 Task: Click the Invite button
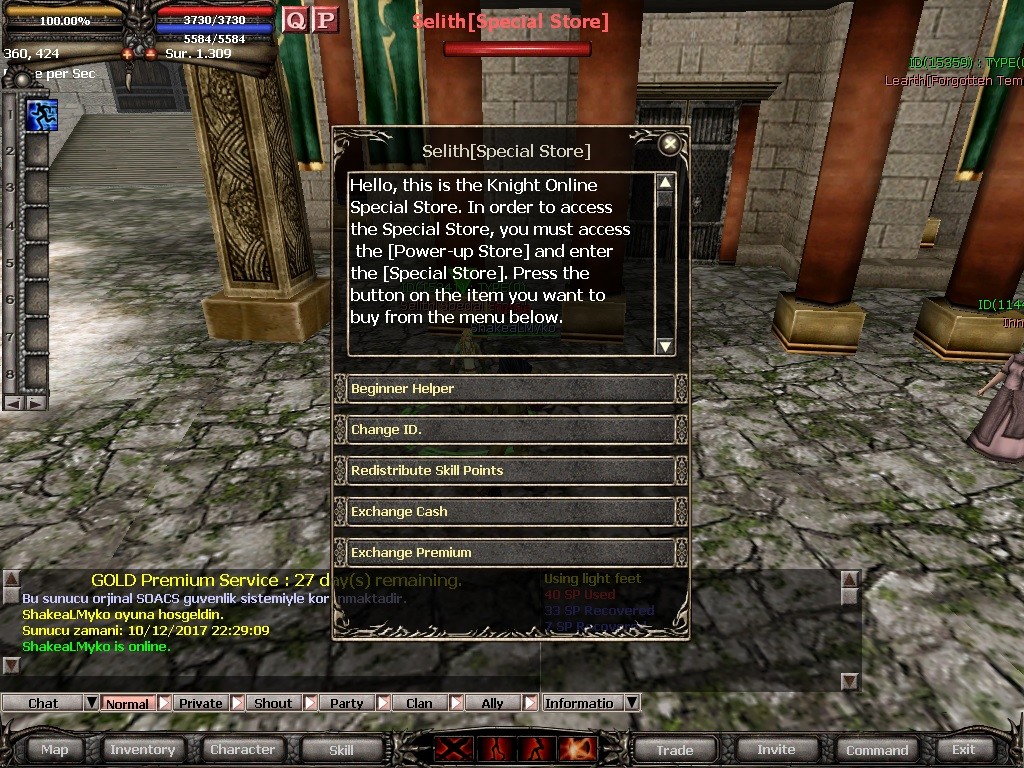click(776, 750)
